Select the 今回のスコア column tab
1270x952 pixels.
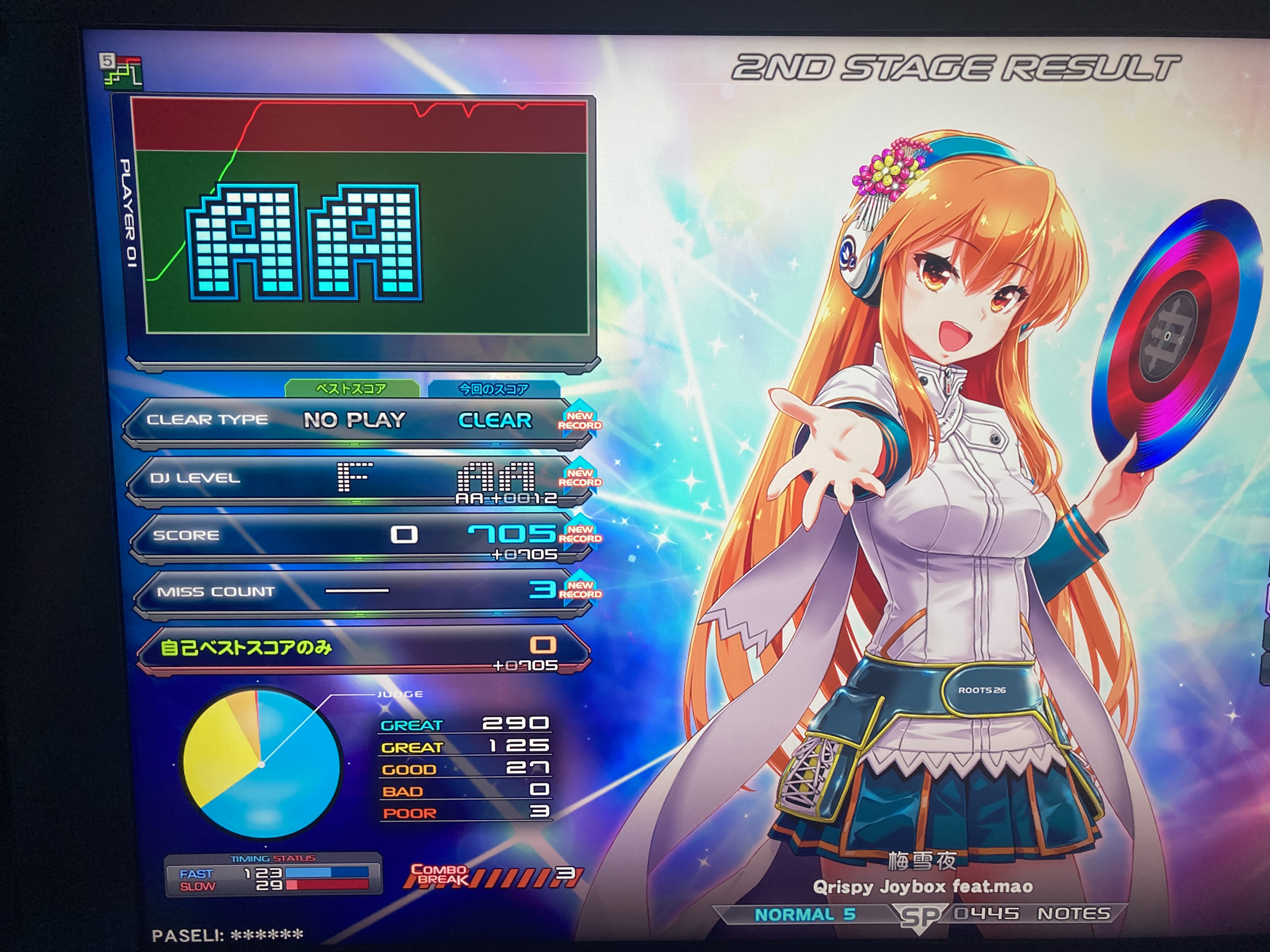[x=493, y=389]
